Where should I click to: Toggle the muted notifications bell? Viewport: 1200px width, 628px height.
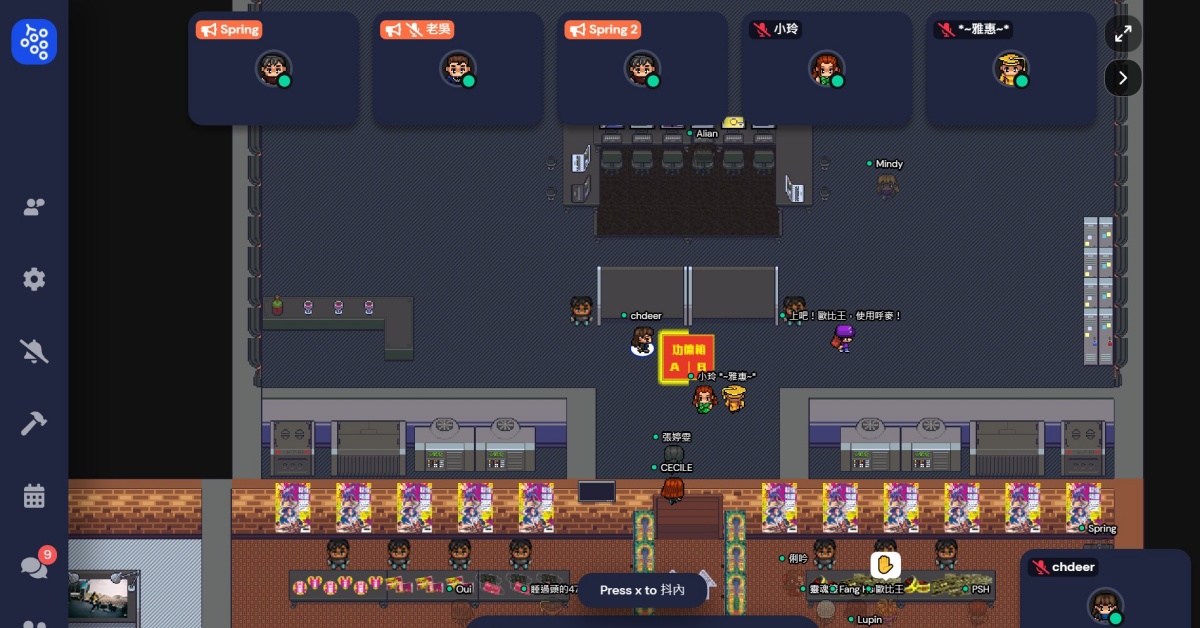pyautogui.click(x=34, y=351)
